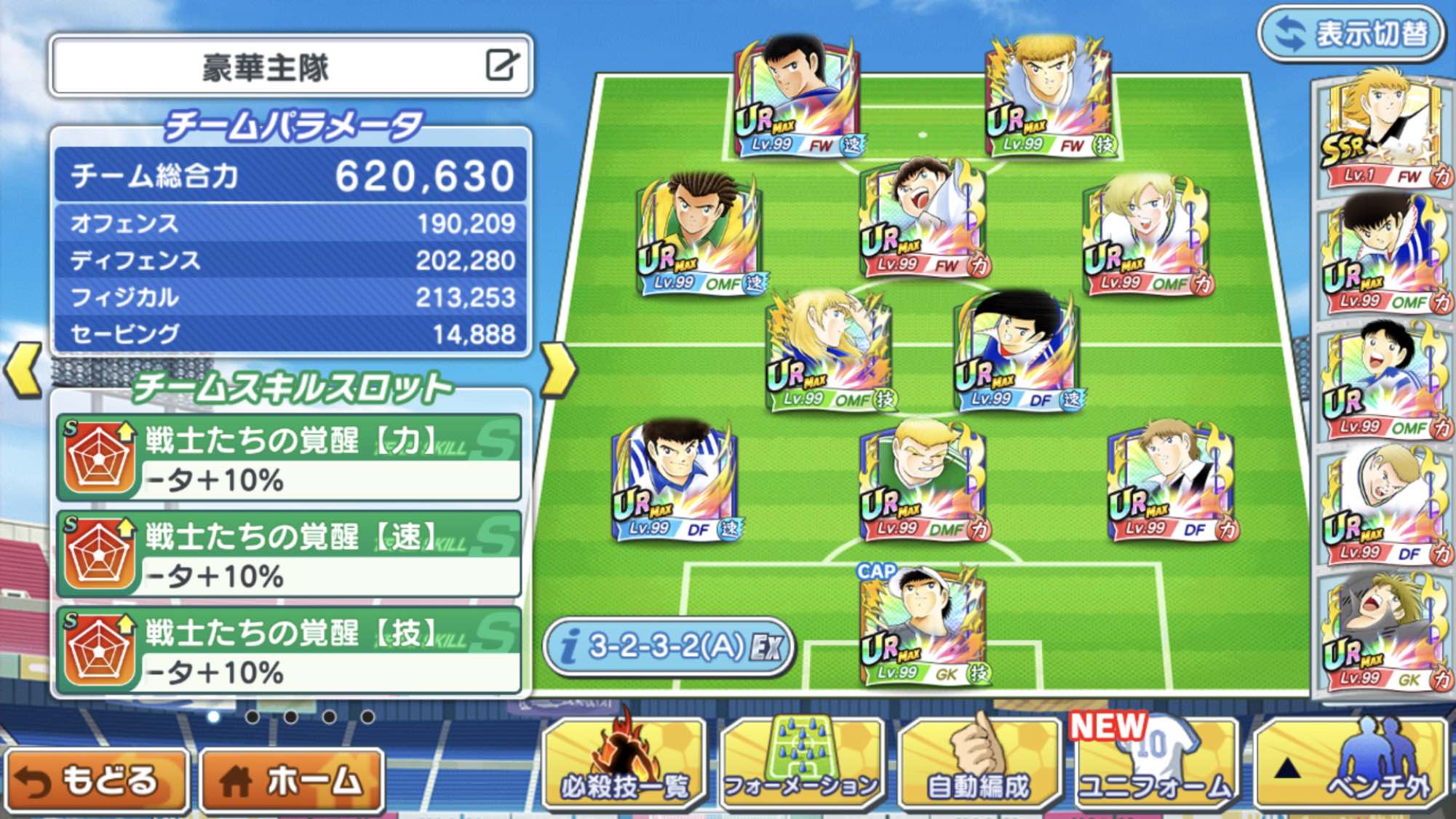Go back with the もどる button
Image resolution: width=1456 pixels, height=819 pixels.
pyautogui.click(x=95, y=780)
